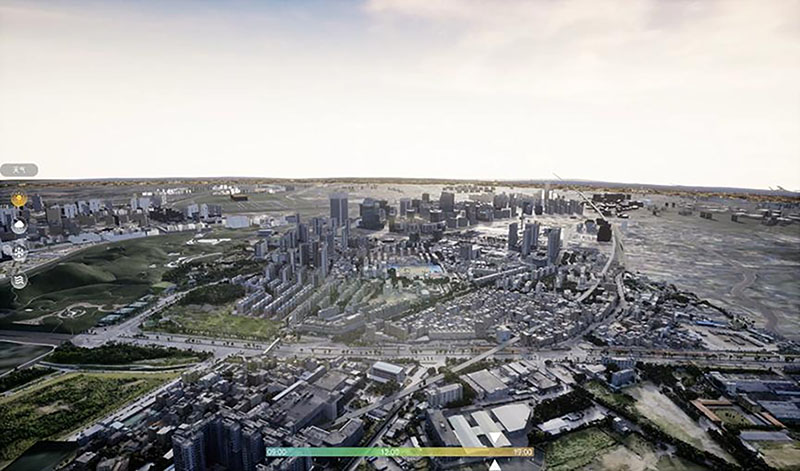Choose the snow weather icon
The image size is (800, 471).
[19, 253]
